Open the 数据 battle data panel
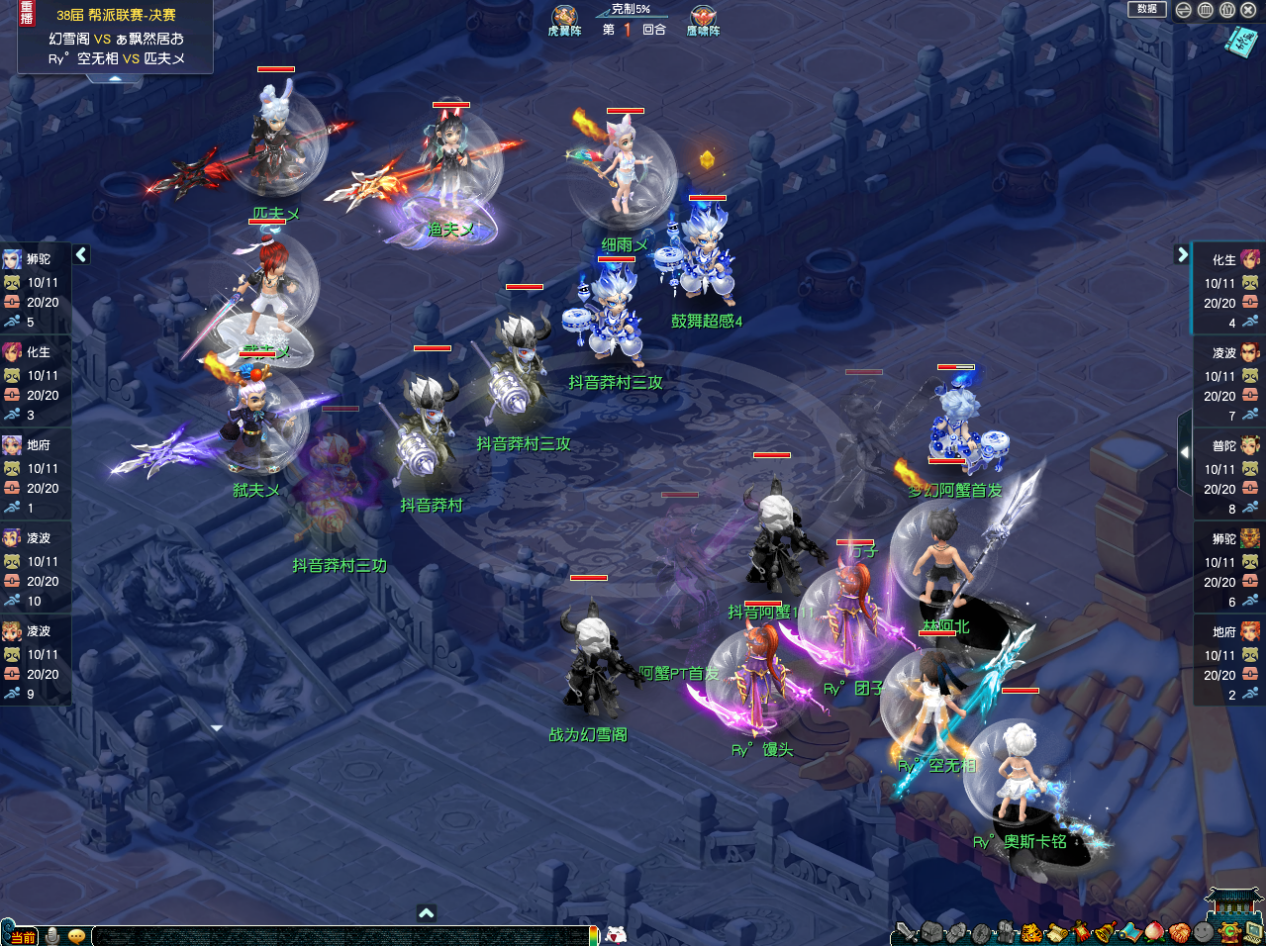 tap(1147, 9)
